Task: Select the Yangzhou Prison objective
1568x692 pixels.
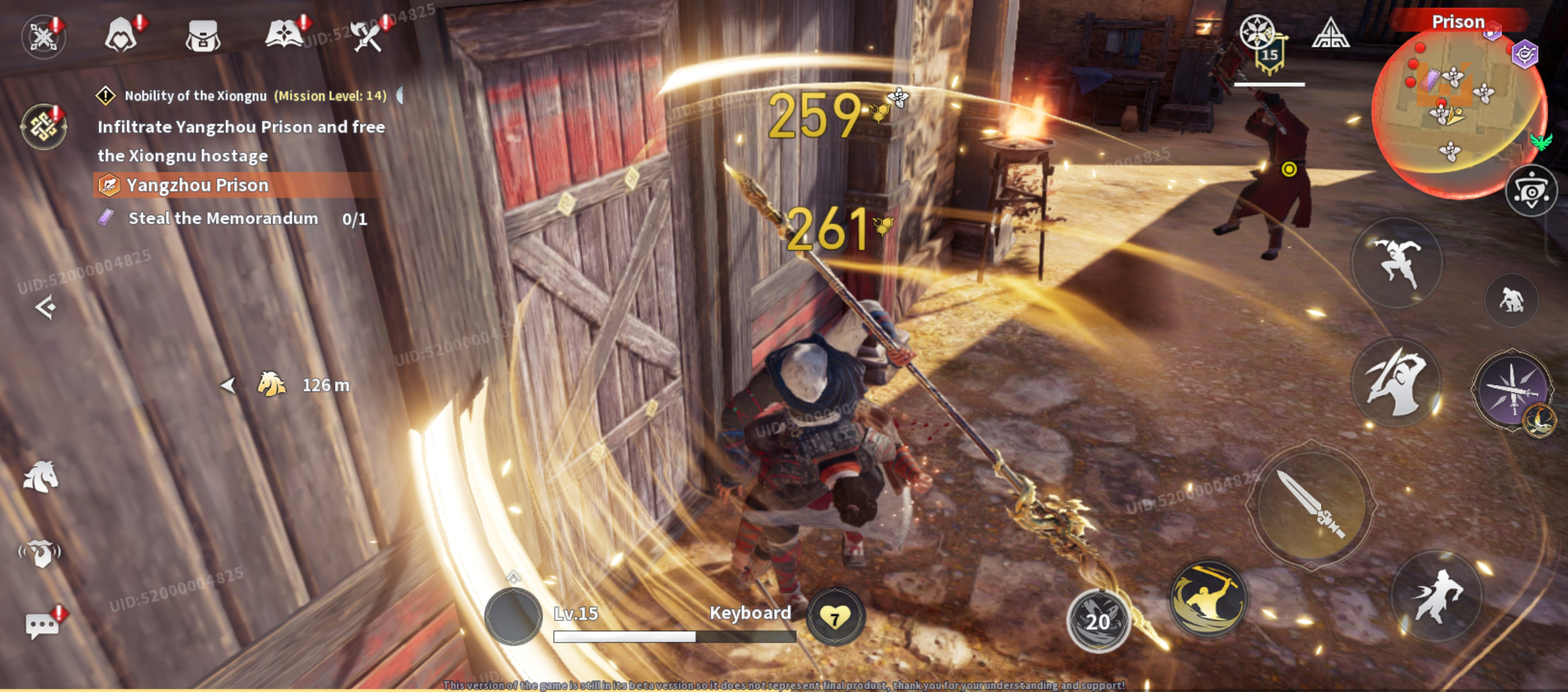Action: (197, 185)
